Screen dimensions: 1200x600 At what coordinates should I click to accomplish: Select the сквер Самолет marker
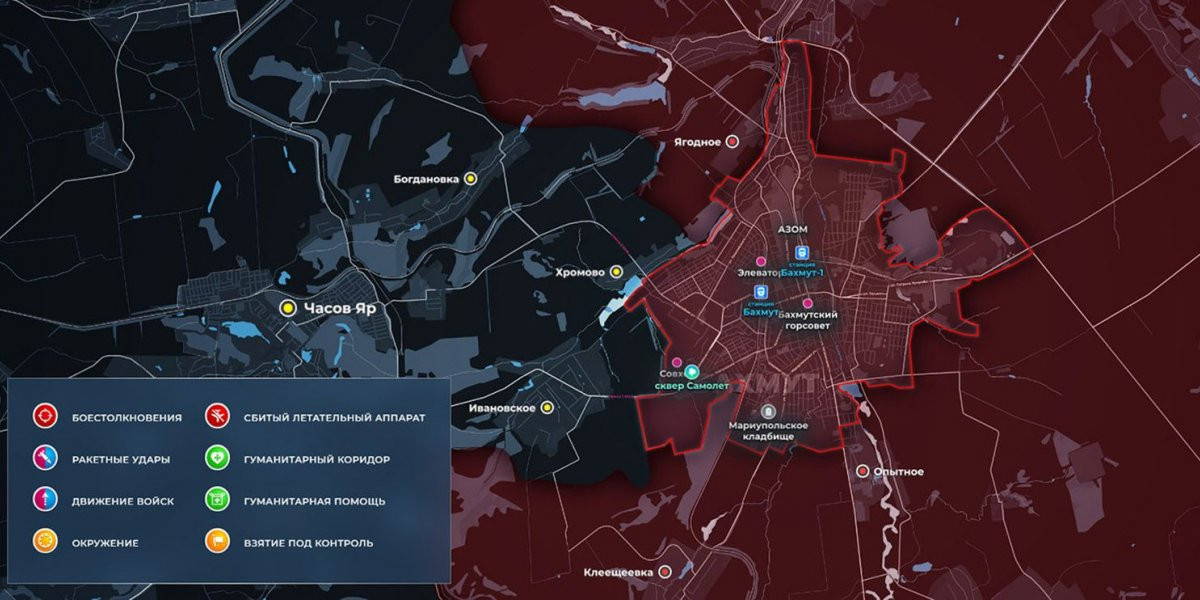click(690, 371)
